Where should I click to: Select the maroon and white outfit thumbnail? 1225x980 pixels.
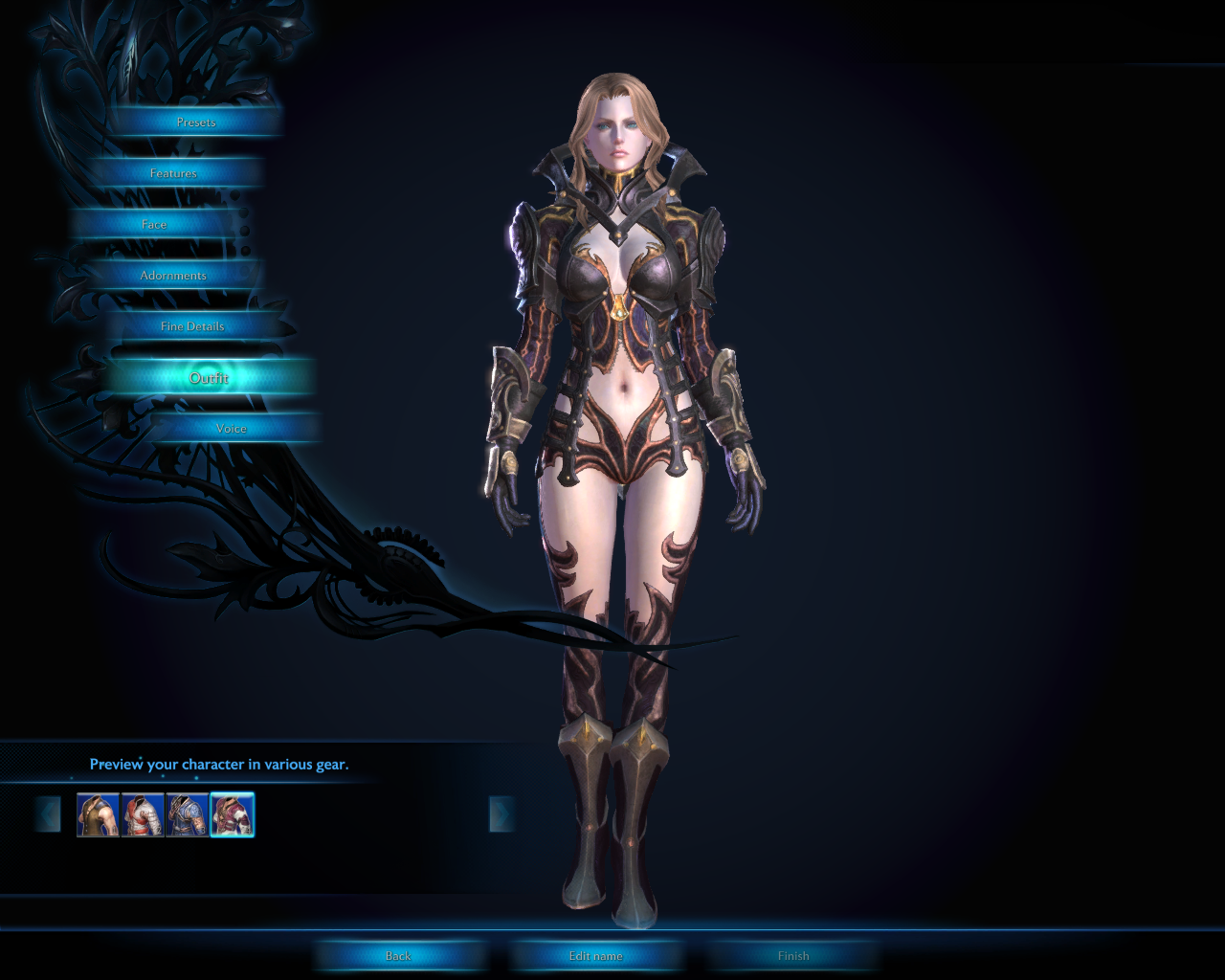[x=232, y=815]
